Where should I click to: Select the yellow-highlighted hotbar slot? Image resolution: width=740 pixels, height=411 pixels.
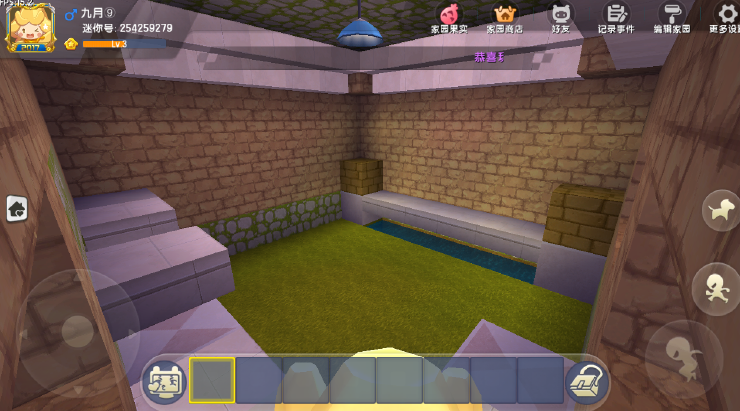(x=212, y=380)
